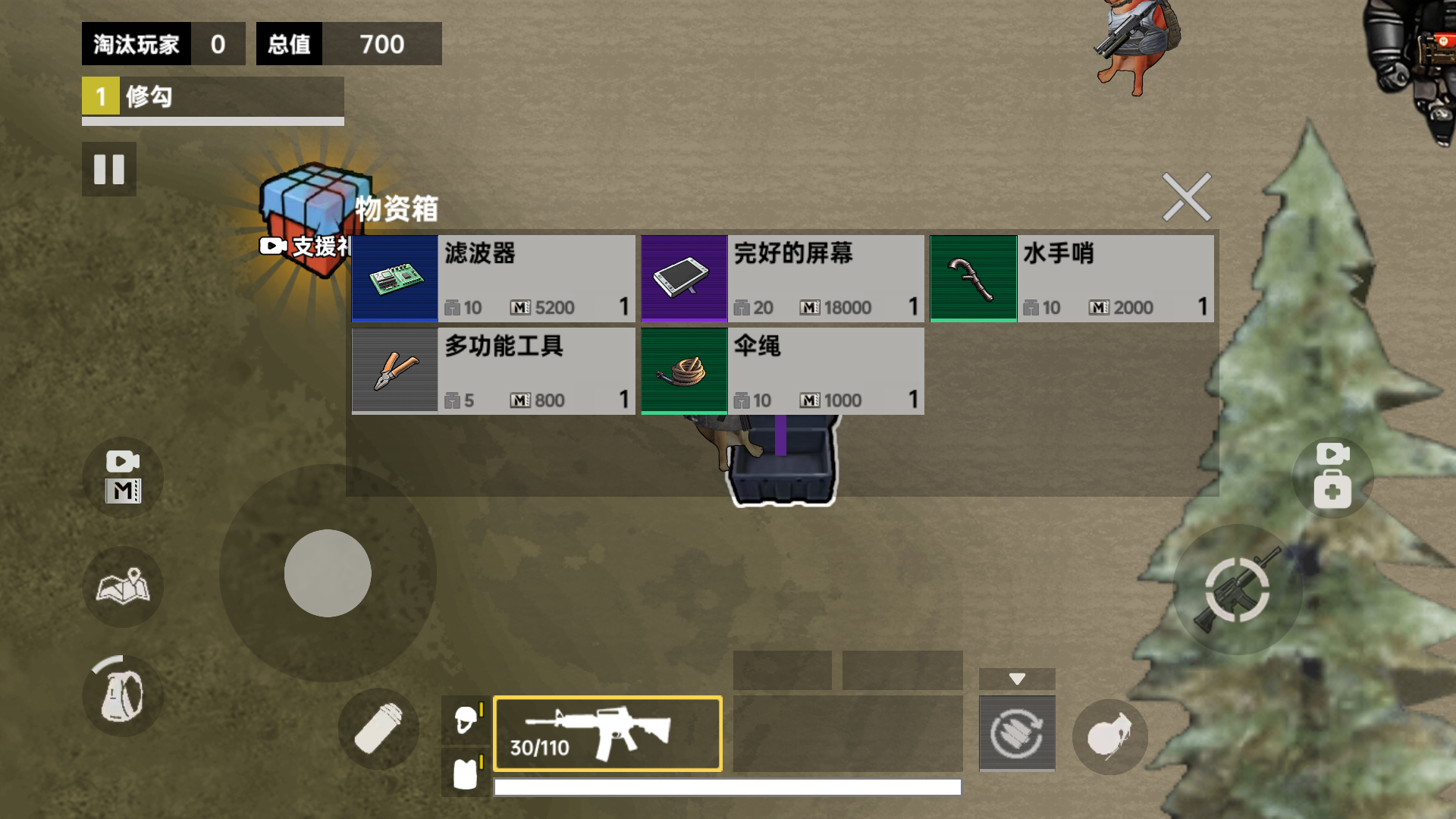Watch ad for M currency reward
Viewport: 1456px width, 819px height.
click(x=123, y=478)
